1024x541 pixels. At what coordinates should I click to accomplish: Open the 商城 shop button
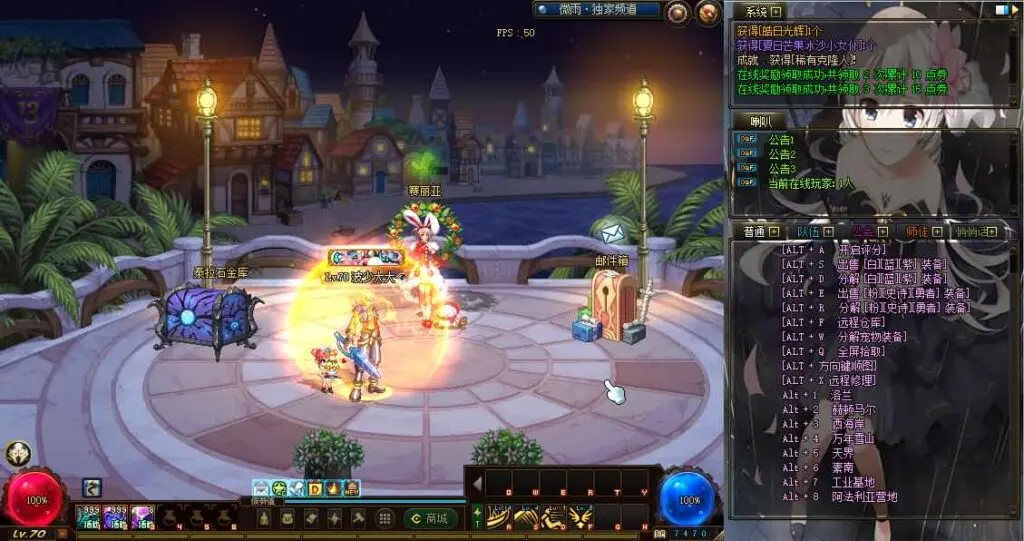(x=431, y=518)
